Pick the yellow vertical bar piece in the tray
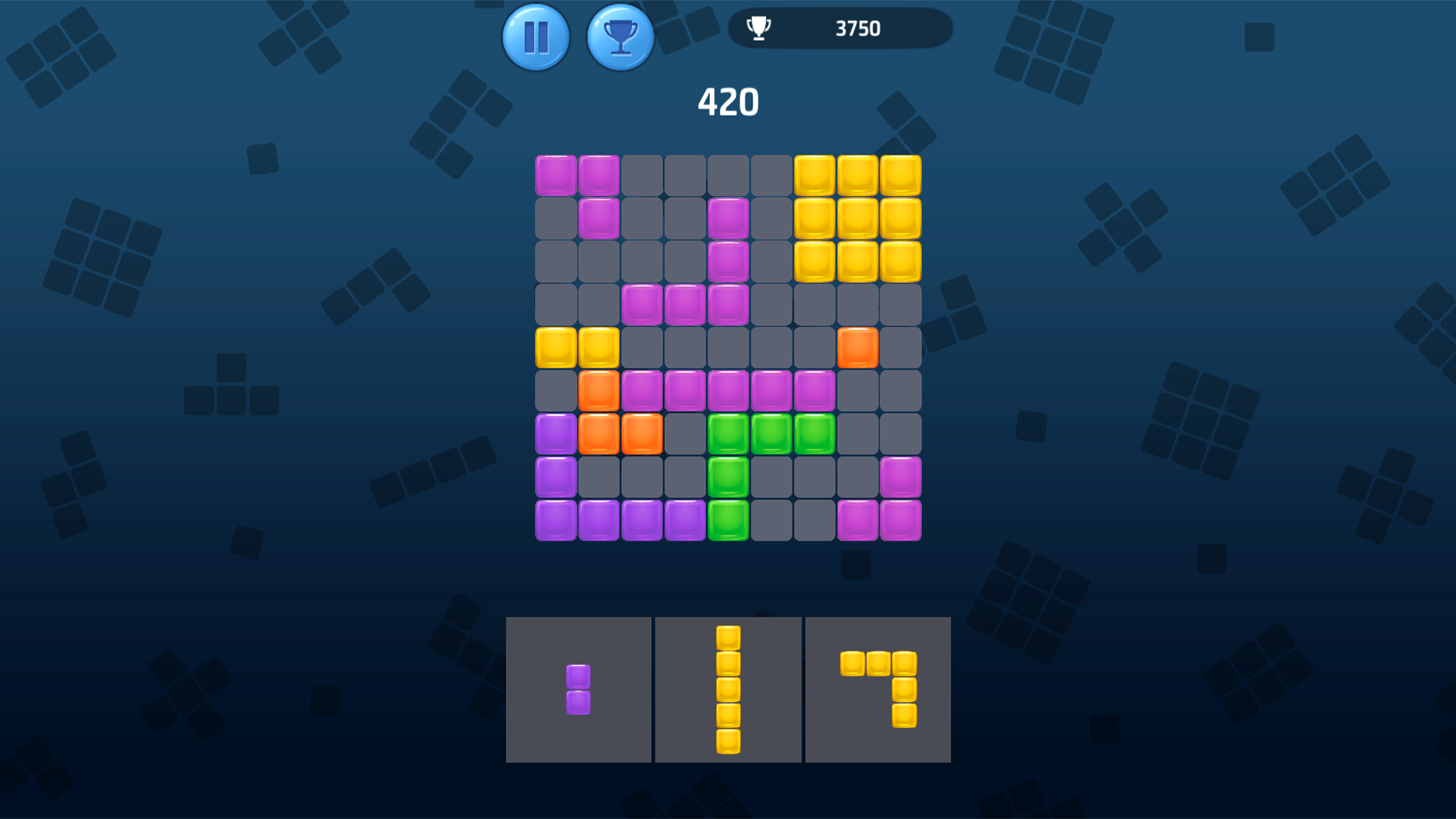The width and height of the screenshot is (1456, 819). click(x=729, y=689)
